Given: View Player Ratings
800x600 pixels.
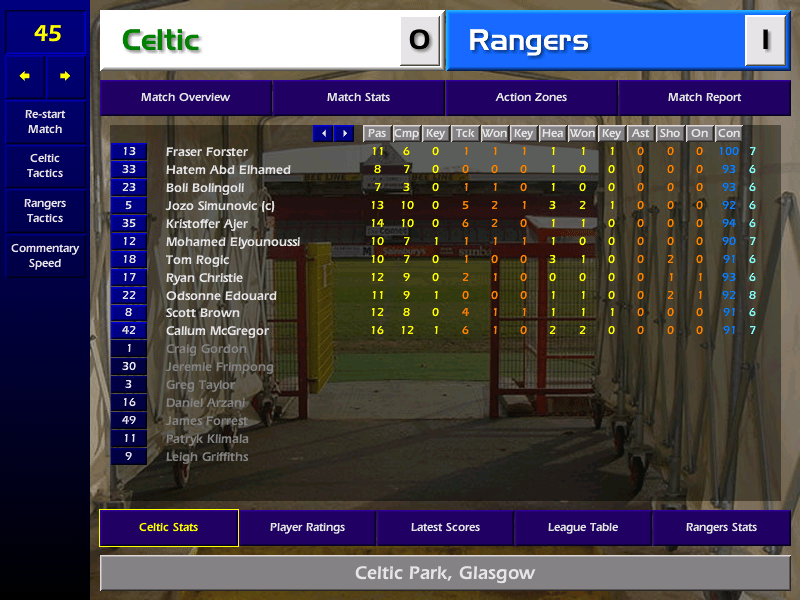Looking at the screenshot, I should click(307, 528).
